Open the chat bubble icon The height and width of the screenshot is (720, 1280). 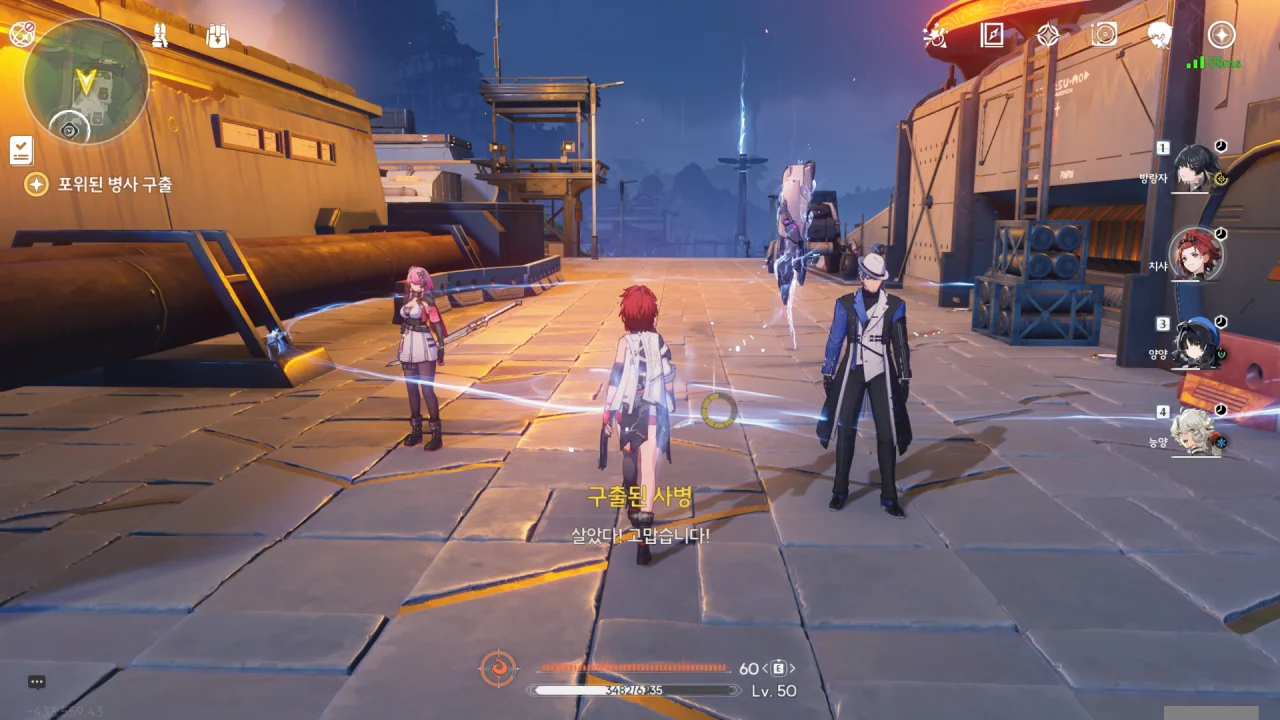(37, 682)
